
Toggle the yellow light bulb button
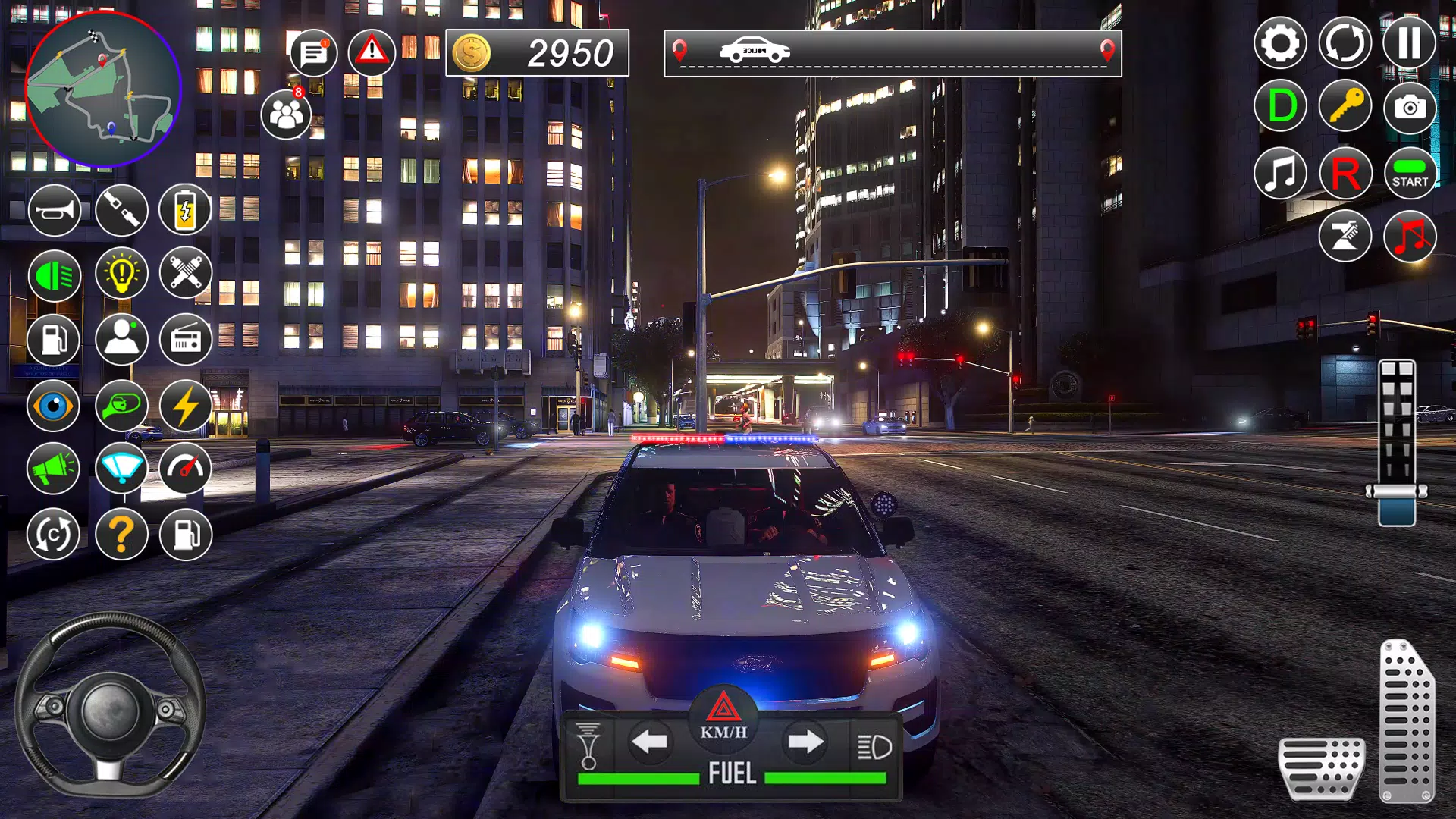pyautogui.click(x=121, y=273)
